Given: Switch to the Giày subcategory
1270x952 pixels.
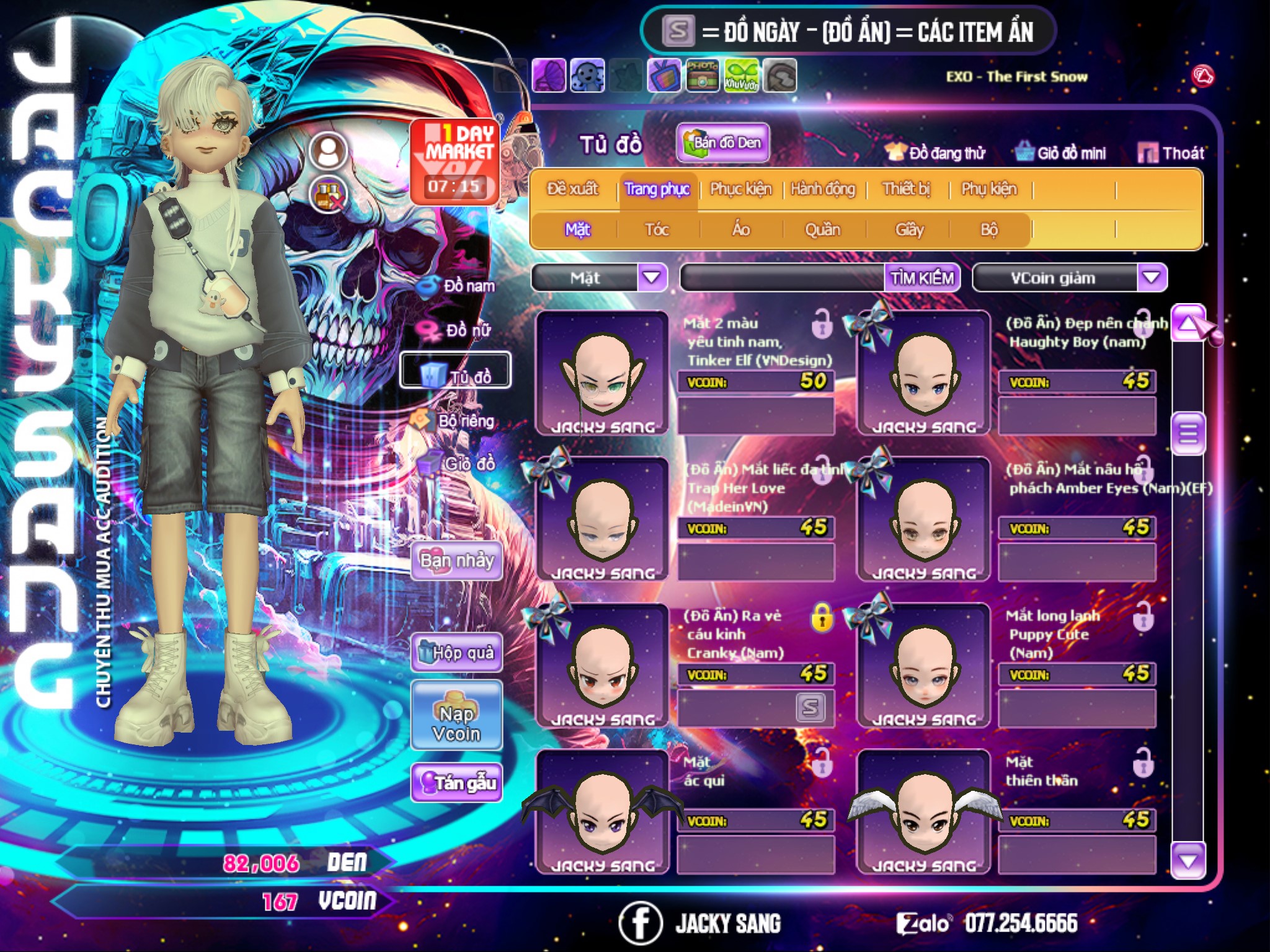Looking at the screenshot, I should (x=909, y=230).
